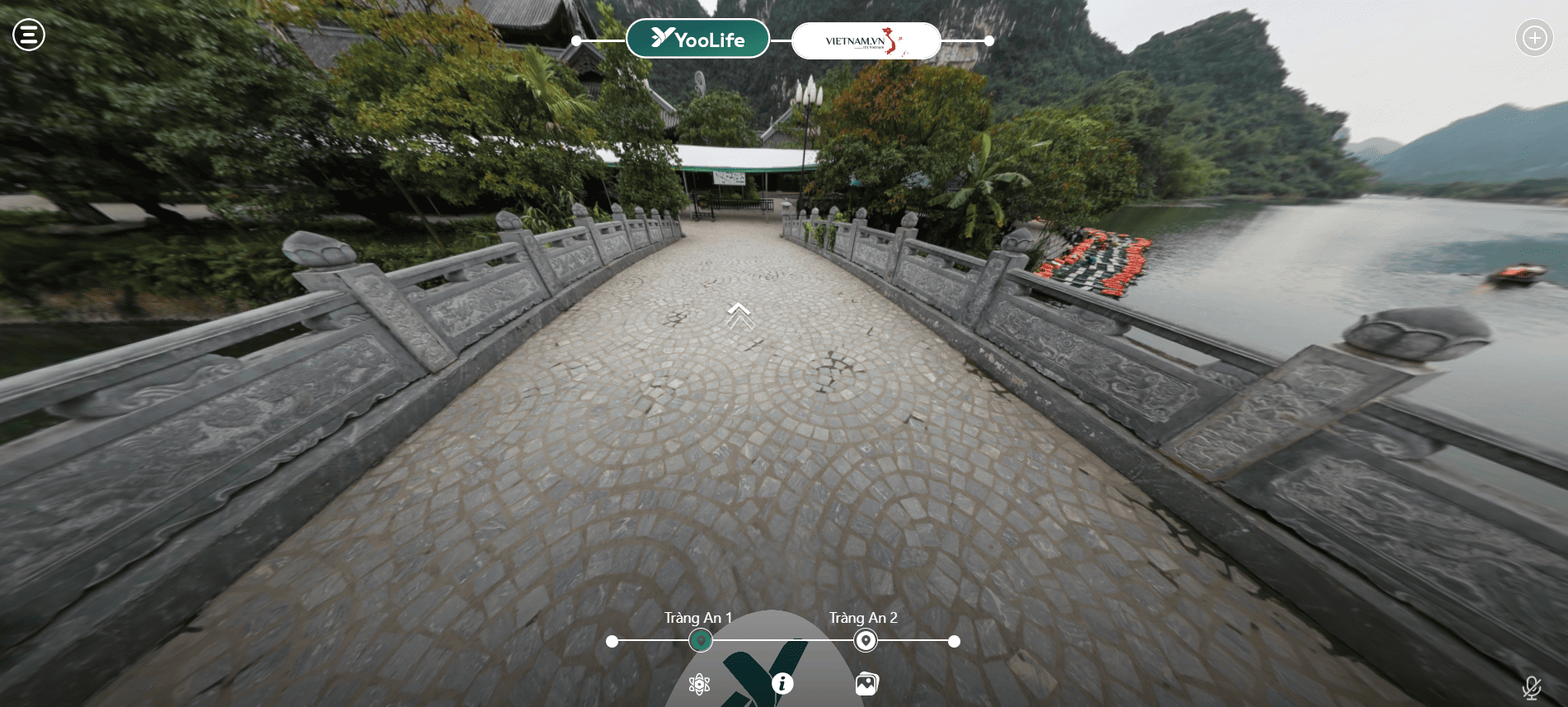This screenshot has width=1568, height=707.
Task: Move forward with the double-chevron arrow
Action: coord(739,314)
